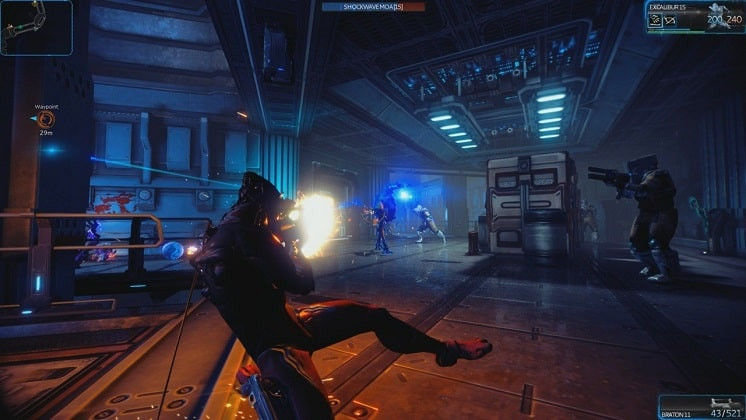Select the orange Waypoint marker
Image resolution: width=746 pixels, height=420 pixels.
coord(46,119)
